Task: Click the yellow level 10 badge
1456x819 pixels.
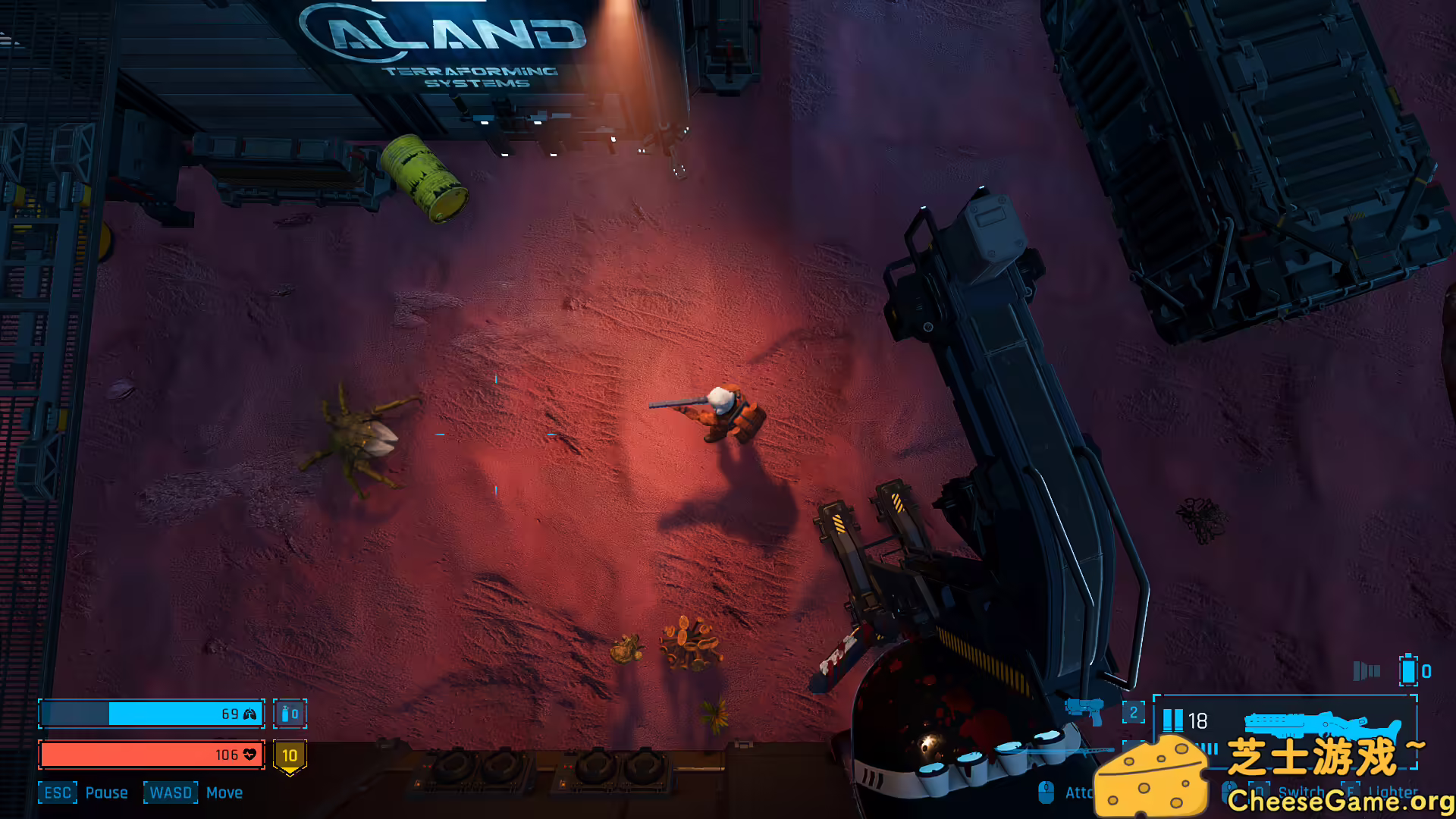Action: pos(290,755)
